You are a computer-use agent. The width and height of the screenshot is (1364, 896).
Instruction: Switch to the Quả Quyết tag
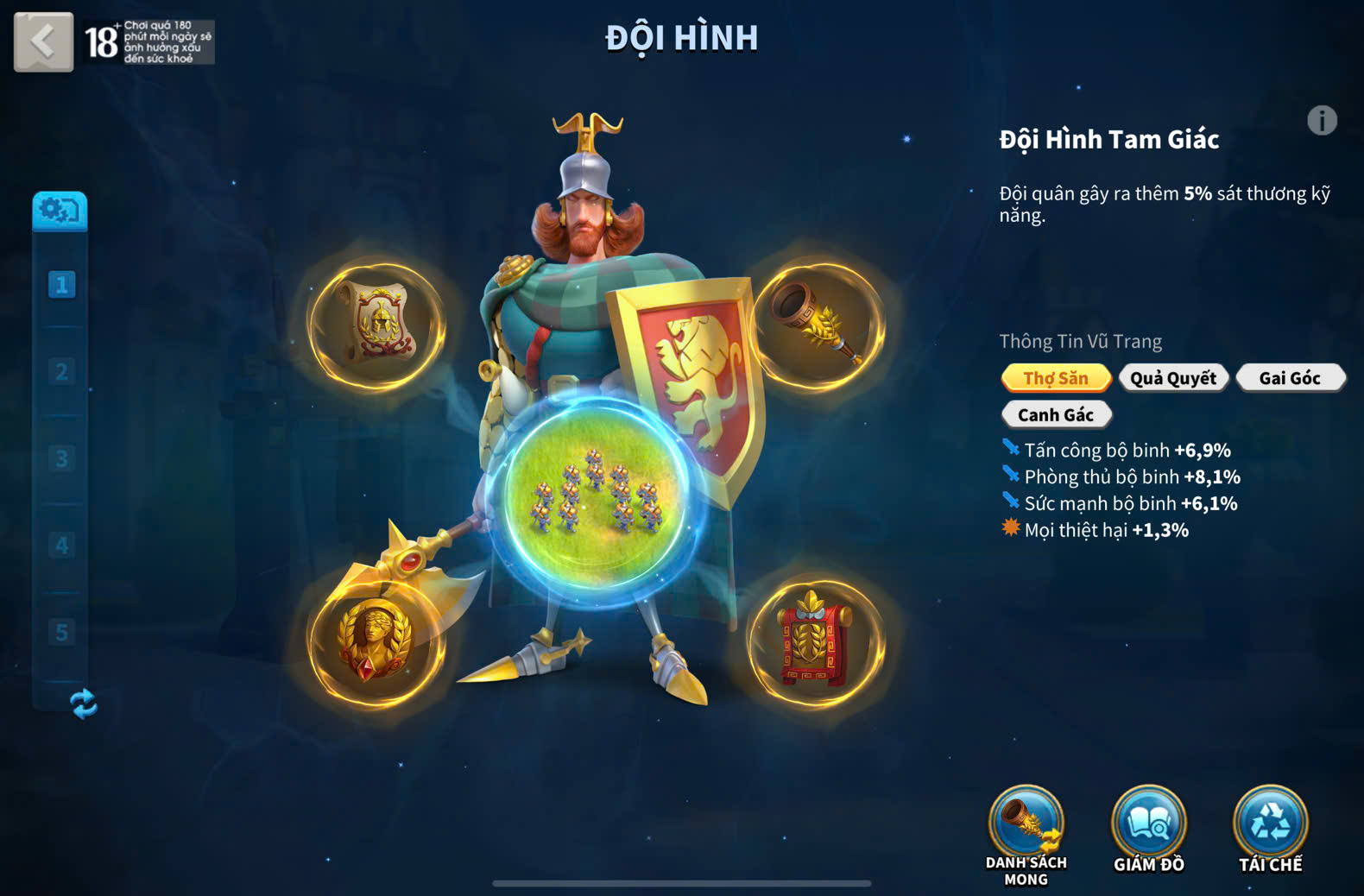point(1173,378)
